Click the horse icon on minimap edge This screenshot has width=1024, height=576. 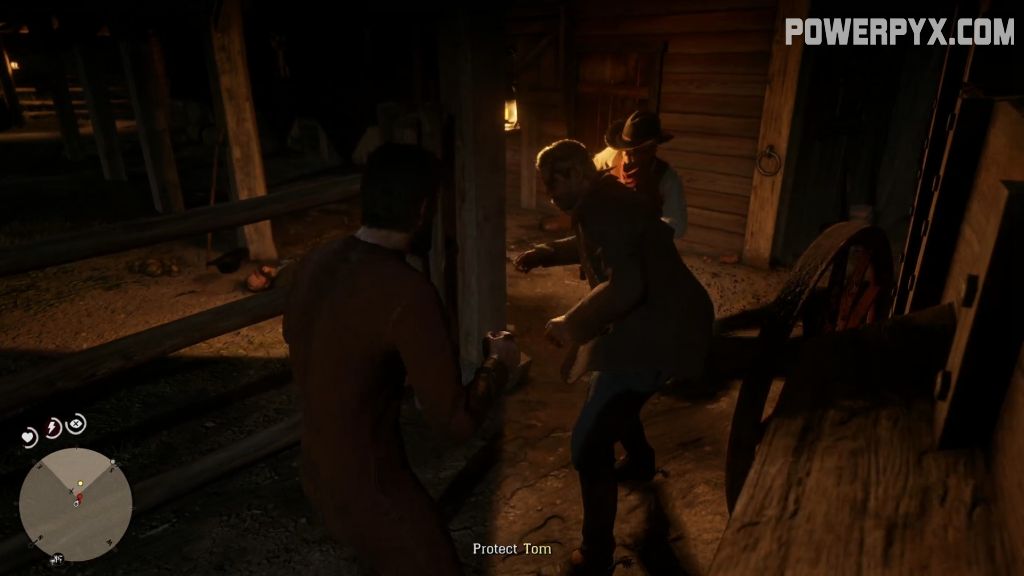[57, 558]
